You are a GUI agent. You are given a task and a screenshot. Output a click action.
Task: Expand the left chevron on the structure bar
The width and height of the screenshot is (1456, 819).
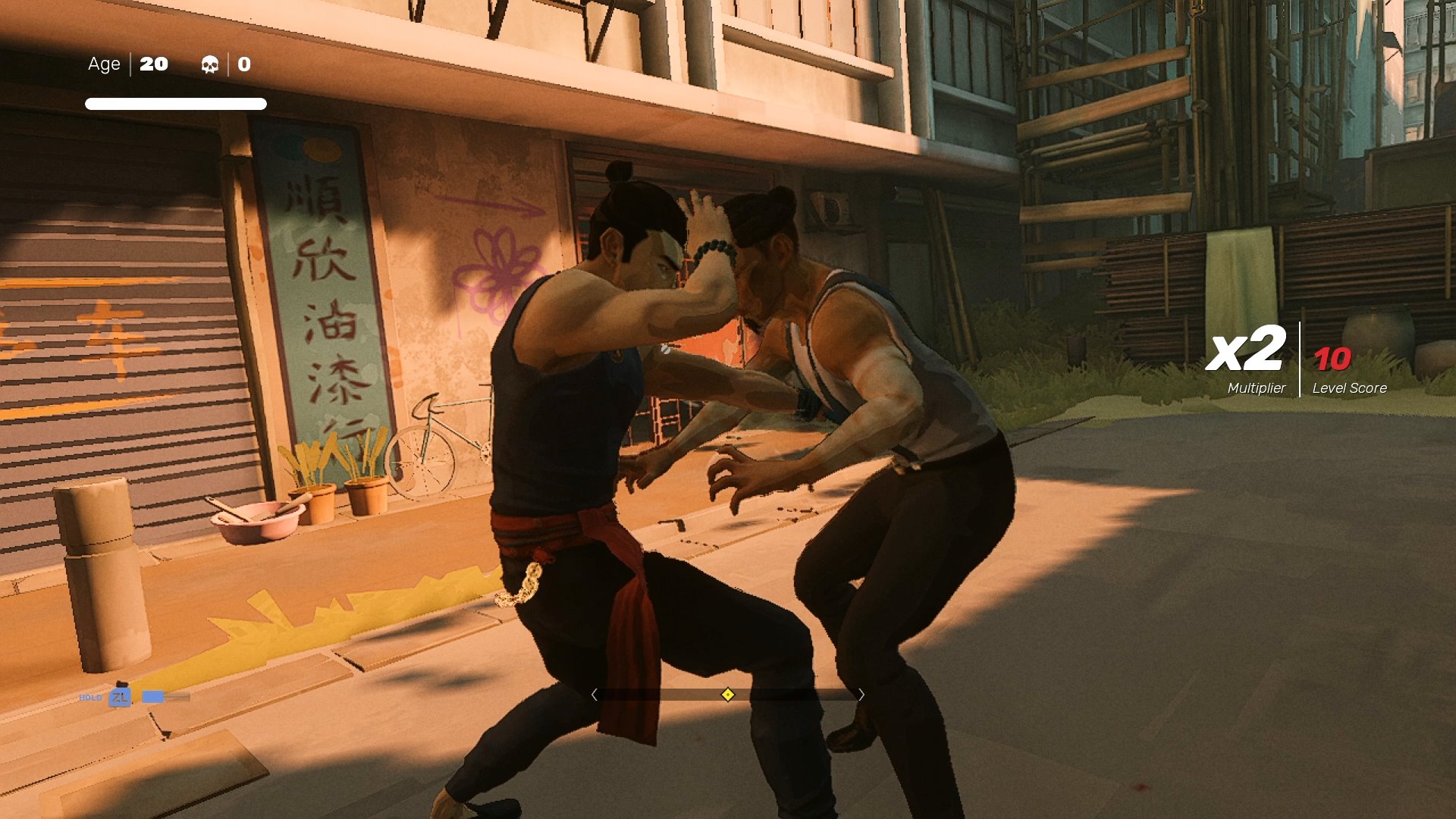(596, 694)
